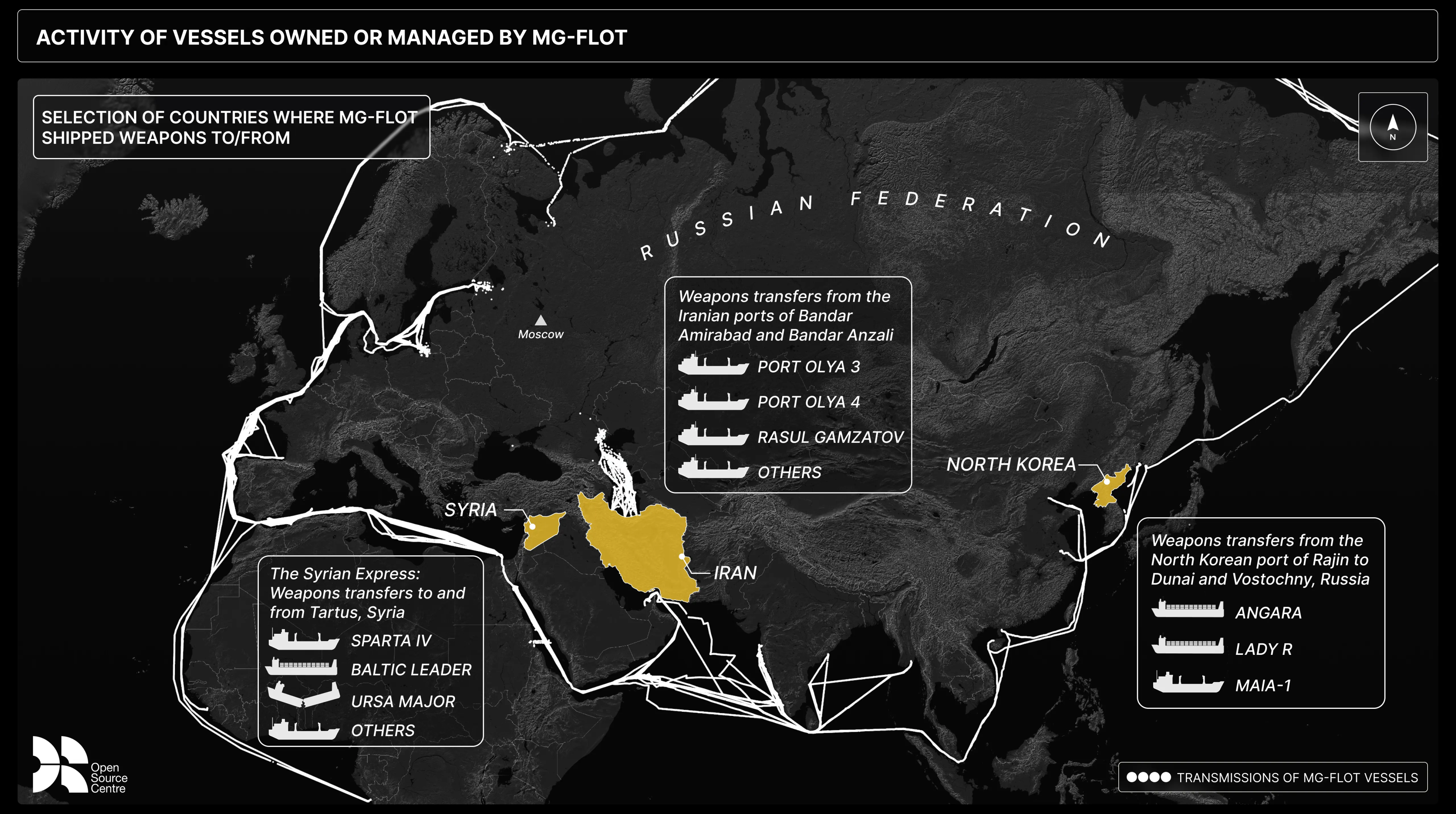
Task: Click the IRAN country label
Action: click(x=735, y=573)
